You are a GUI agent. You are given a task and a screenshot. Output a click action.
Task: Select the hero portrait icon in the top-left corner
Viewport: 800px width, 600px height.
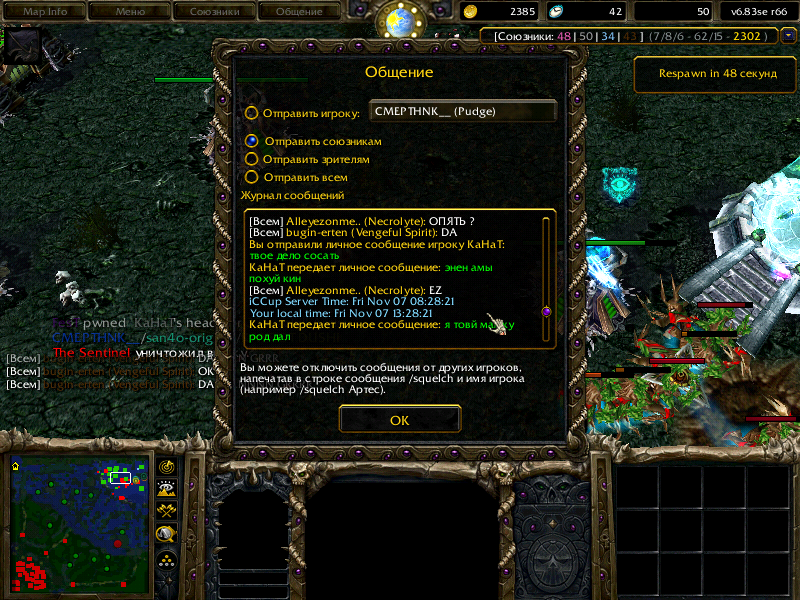tap(24, 47)
